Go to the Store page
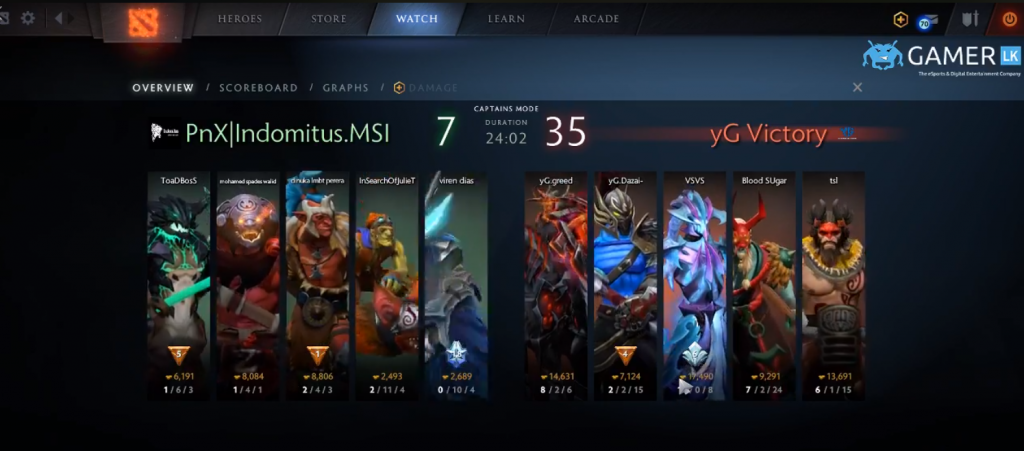1024x451 pixels. click(x=328, y=19)
